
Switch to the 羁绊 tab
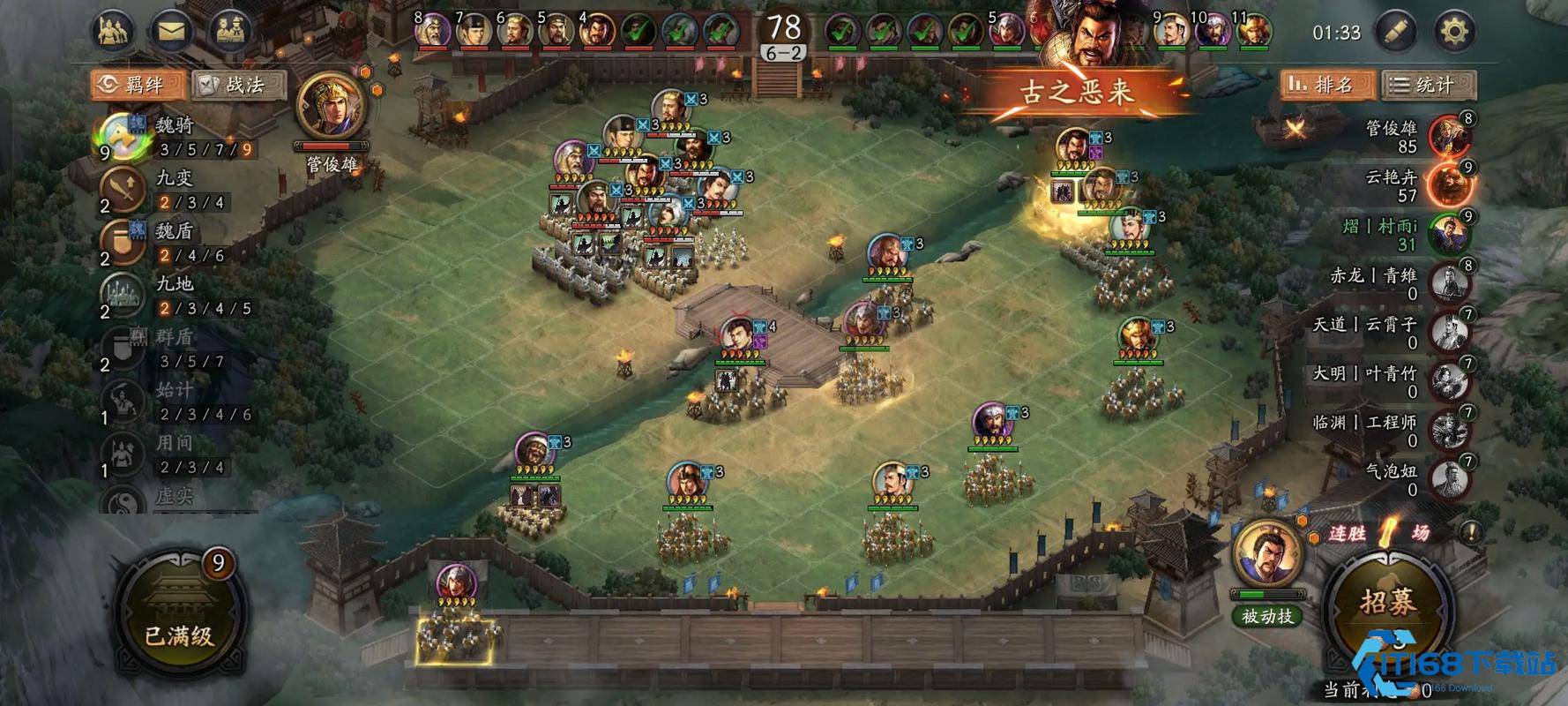tap(138, 85)
